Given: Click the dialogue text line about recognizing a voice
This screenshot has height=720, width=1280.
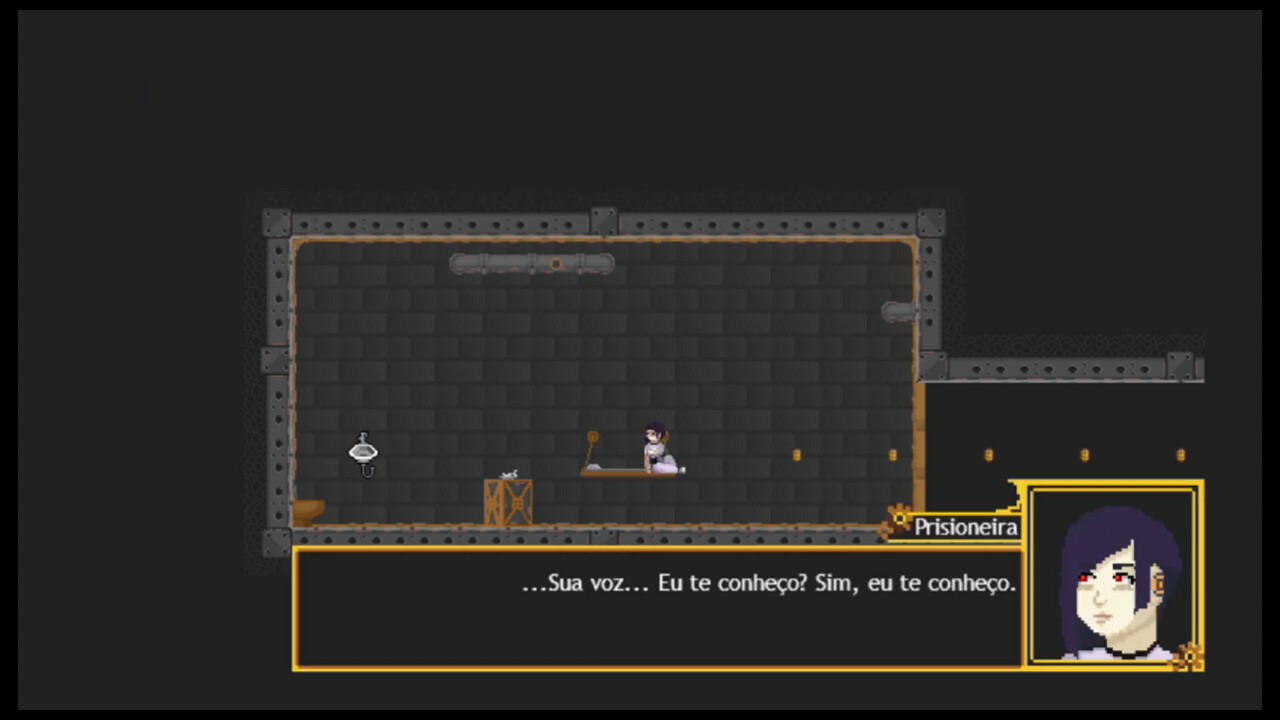Looking at the screenshot, I should 767,584.
